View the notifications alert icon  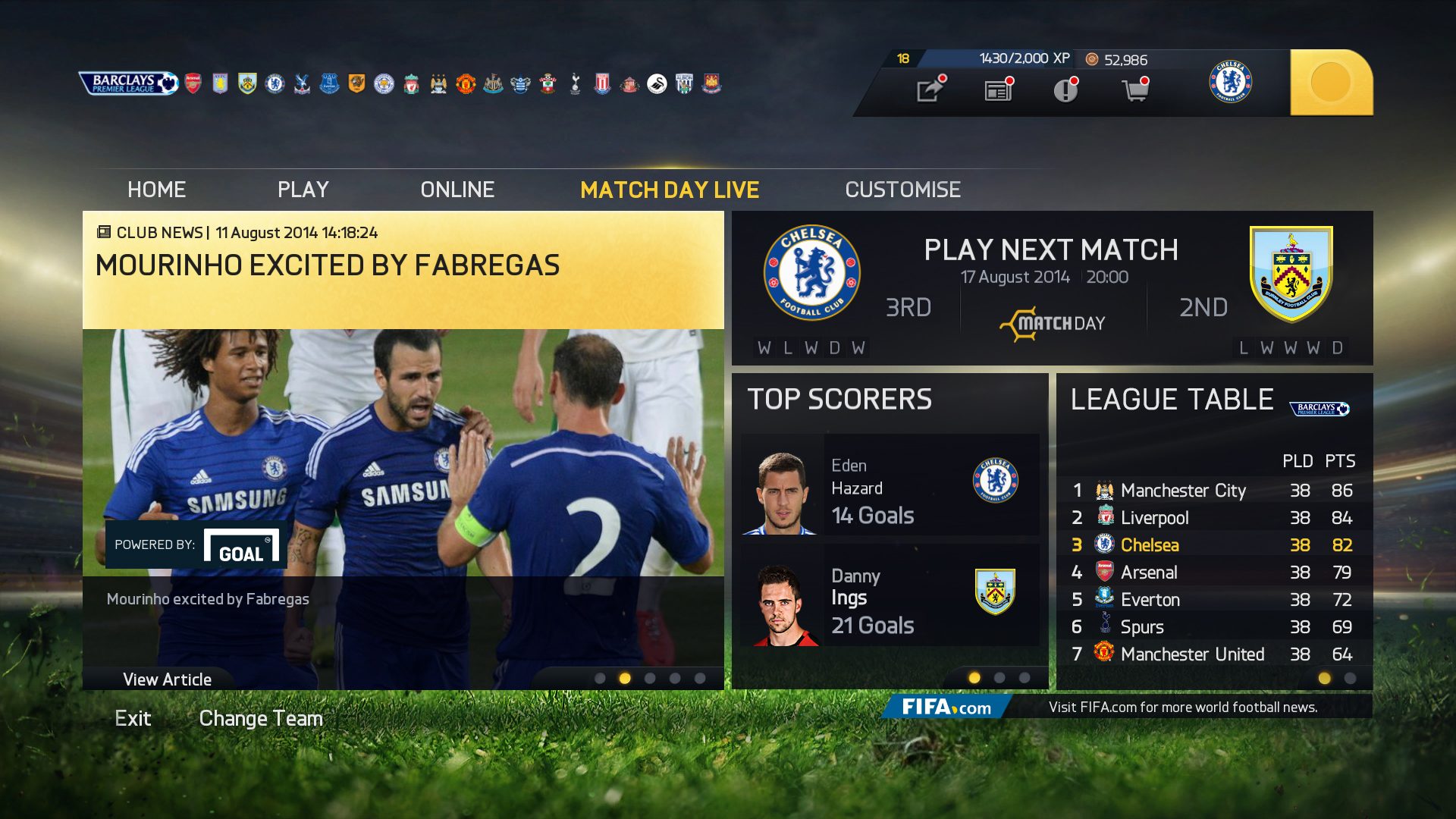(1065, 89)
